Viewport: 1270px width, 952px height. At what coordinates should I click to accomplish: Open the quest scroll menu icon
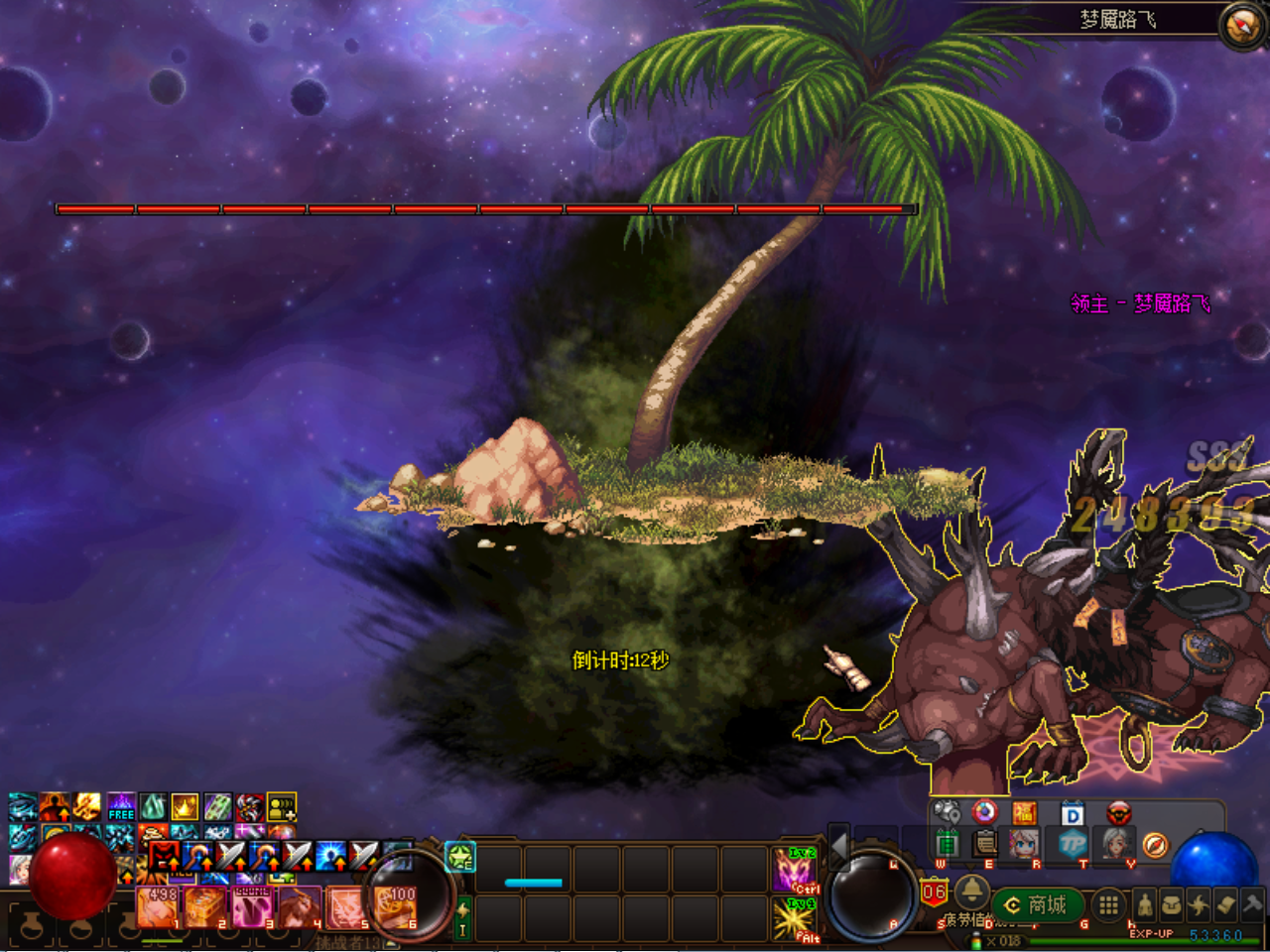(x=1225, y=904)
